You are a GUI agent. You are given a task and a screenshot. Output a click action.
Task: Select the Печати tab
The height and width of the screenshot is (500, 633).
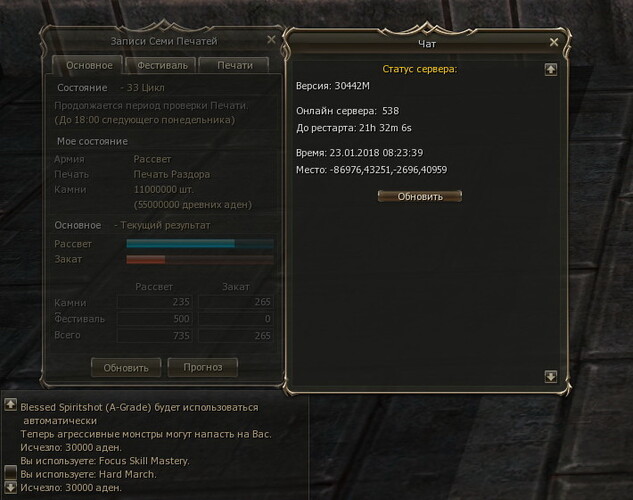coord(233,65)
